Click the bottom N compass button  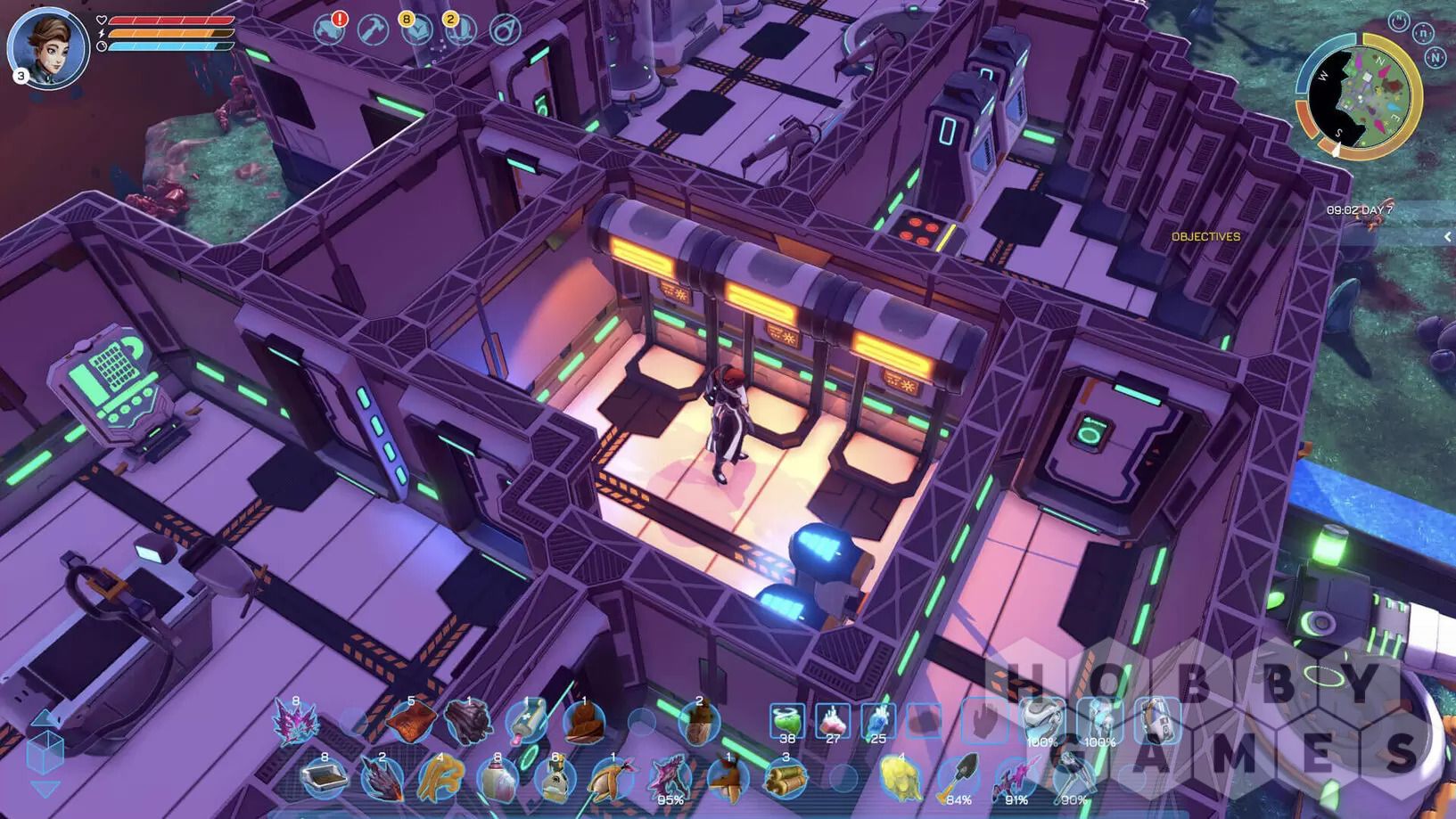click(x=1435, y=57)
